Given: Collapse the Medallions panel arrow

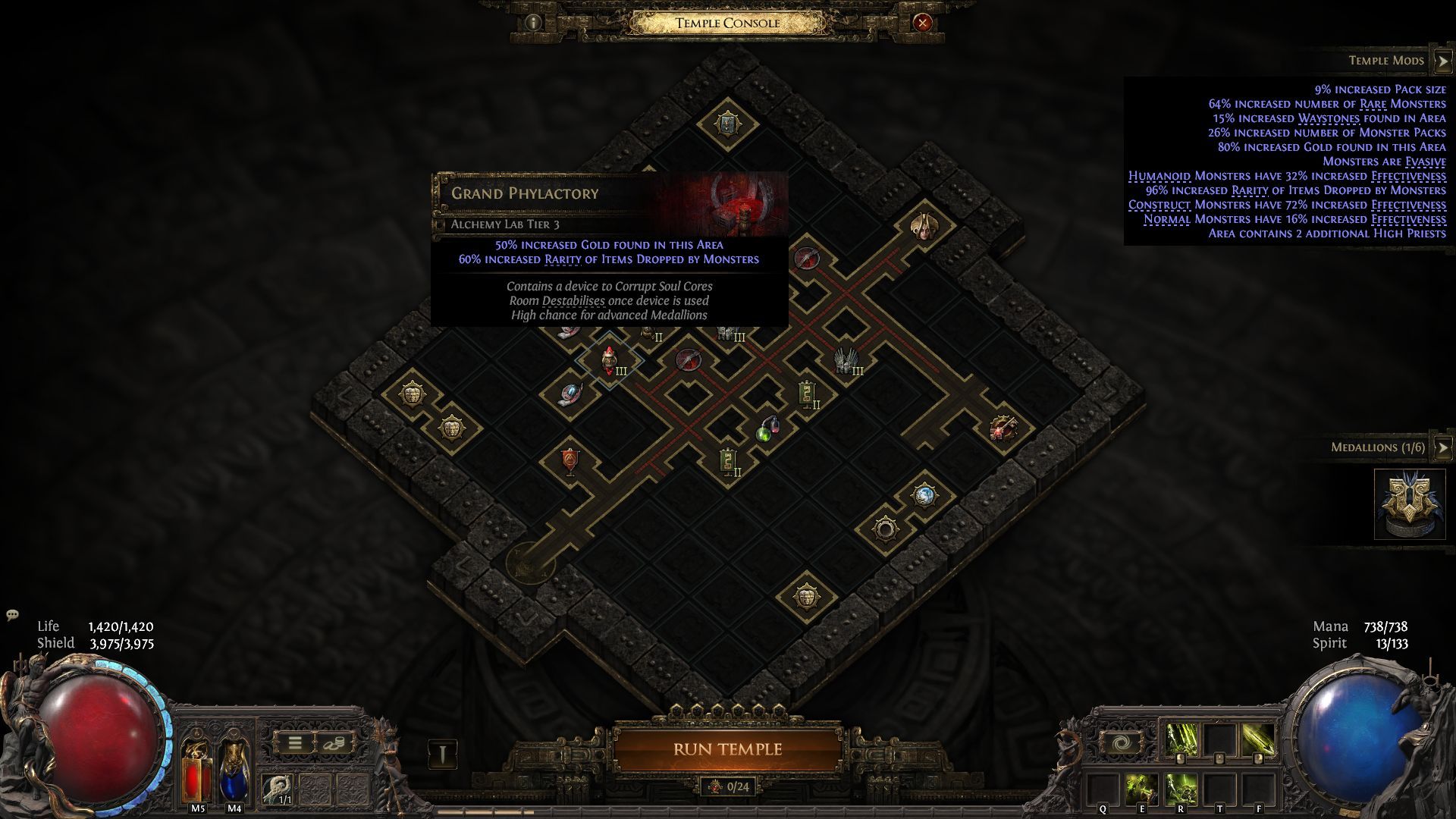Looking at the screenshot, I should 1442,447.
